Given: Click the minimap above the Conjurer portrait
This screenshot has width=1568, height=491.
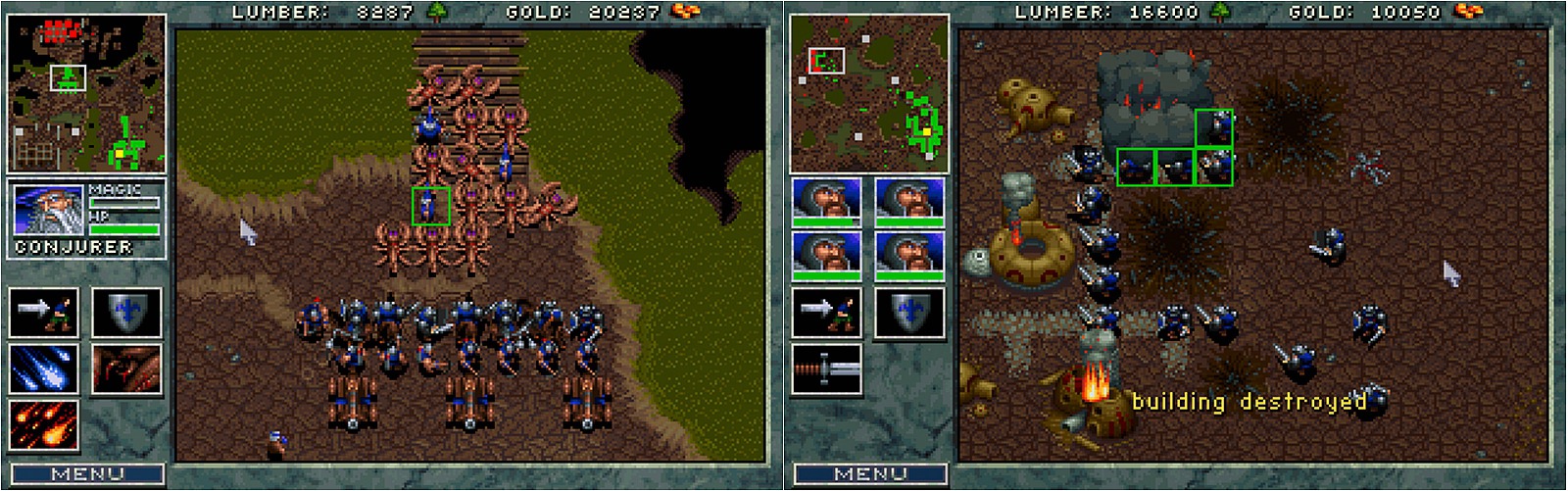Looking at the screenshot, I should 86,93.
